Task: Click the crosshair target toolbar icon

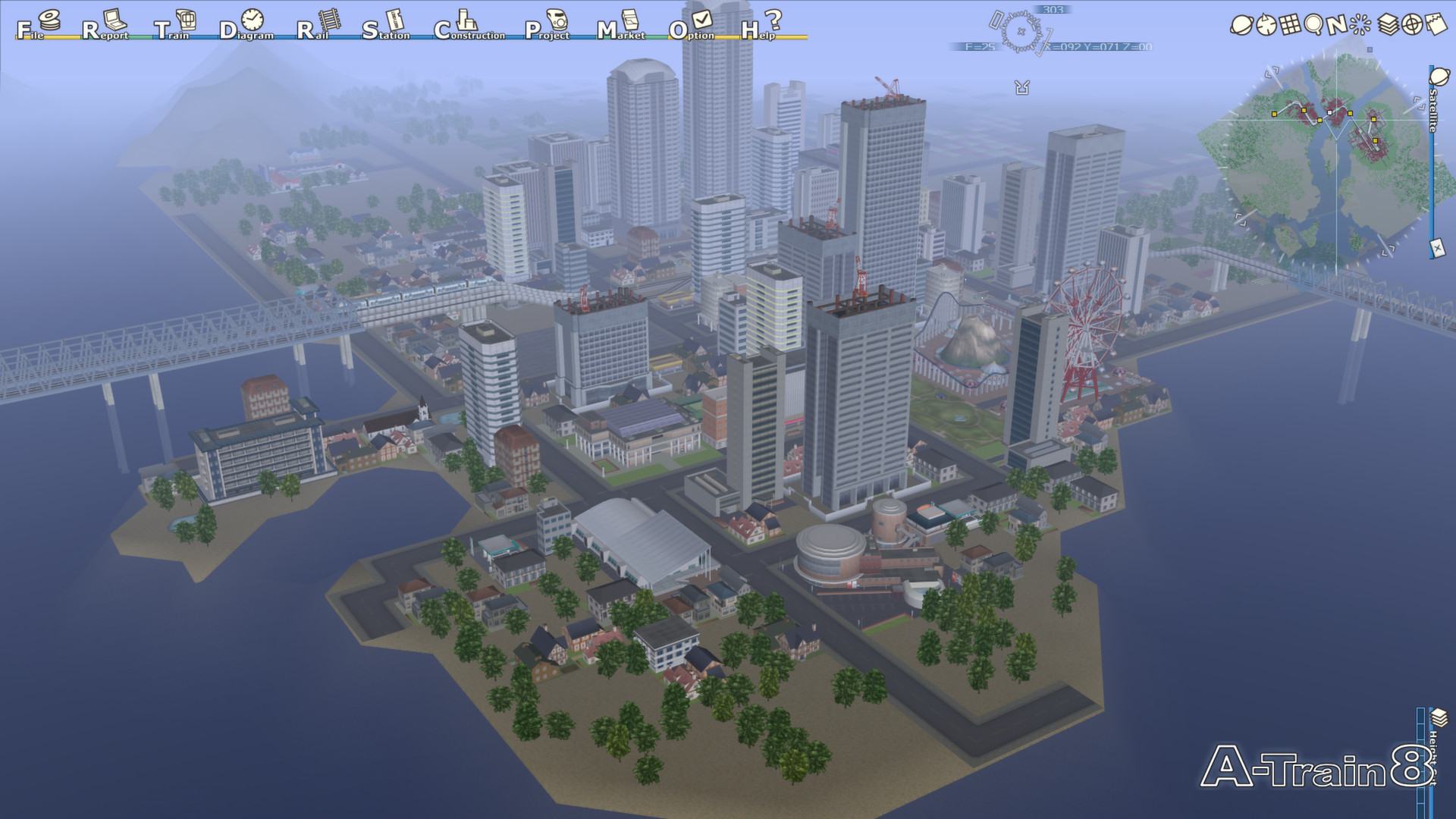Action: tap(1411, 25)
